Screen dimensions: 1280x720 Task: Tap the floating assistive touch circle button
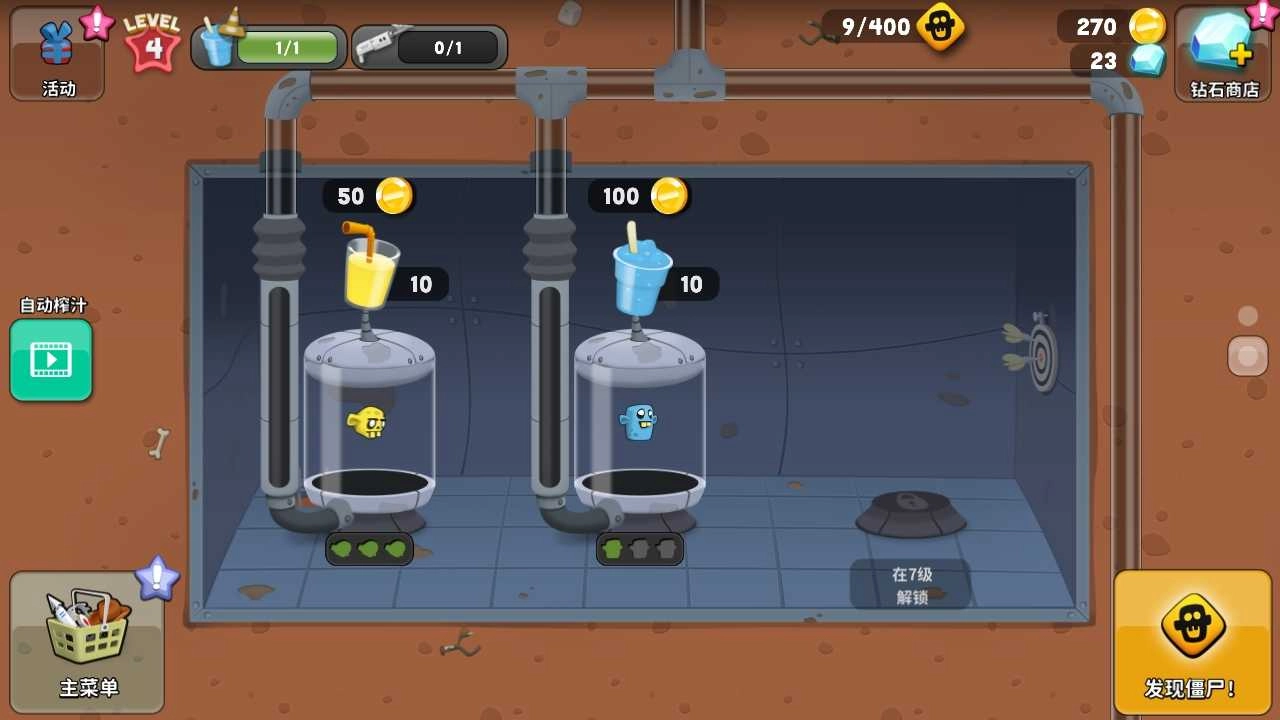(1247, 356)
